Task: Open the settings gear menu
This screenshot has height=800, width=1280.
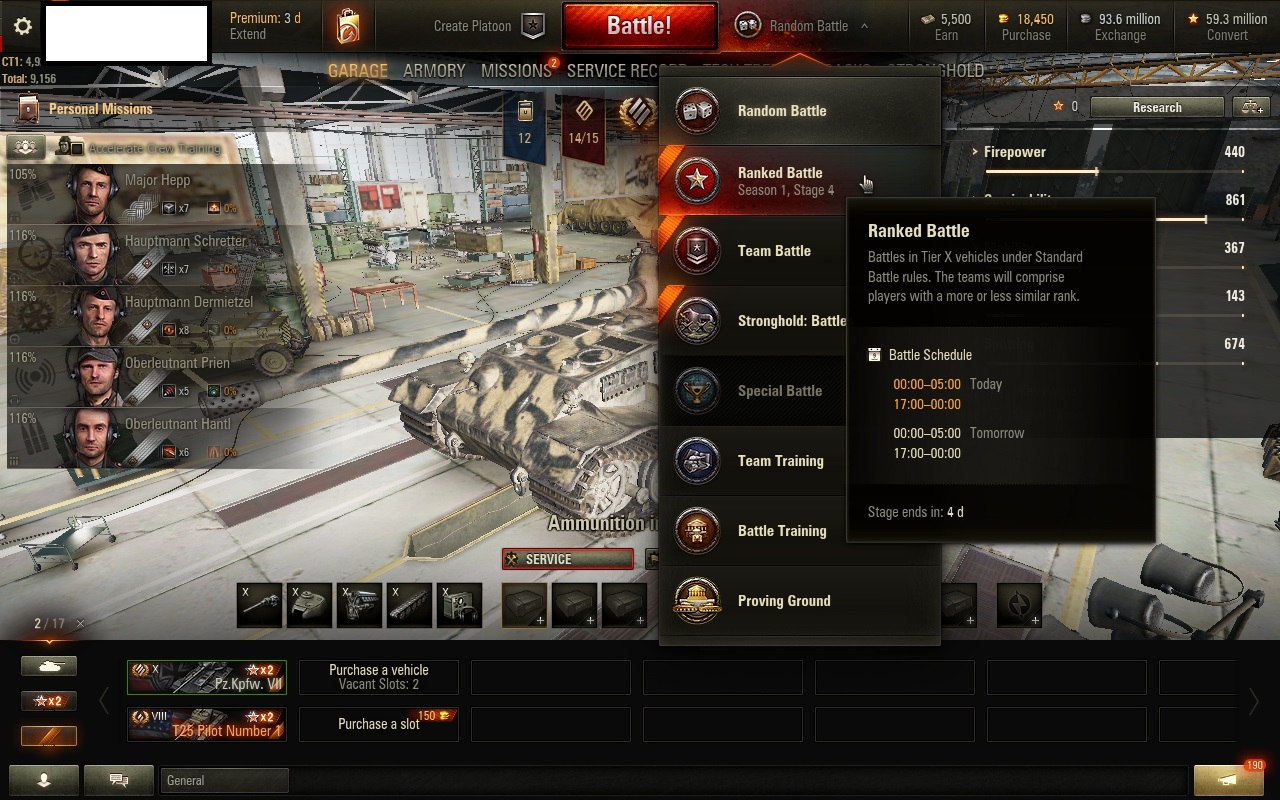Action: point(22,27)
